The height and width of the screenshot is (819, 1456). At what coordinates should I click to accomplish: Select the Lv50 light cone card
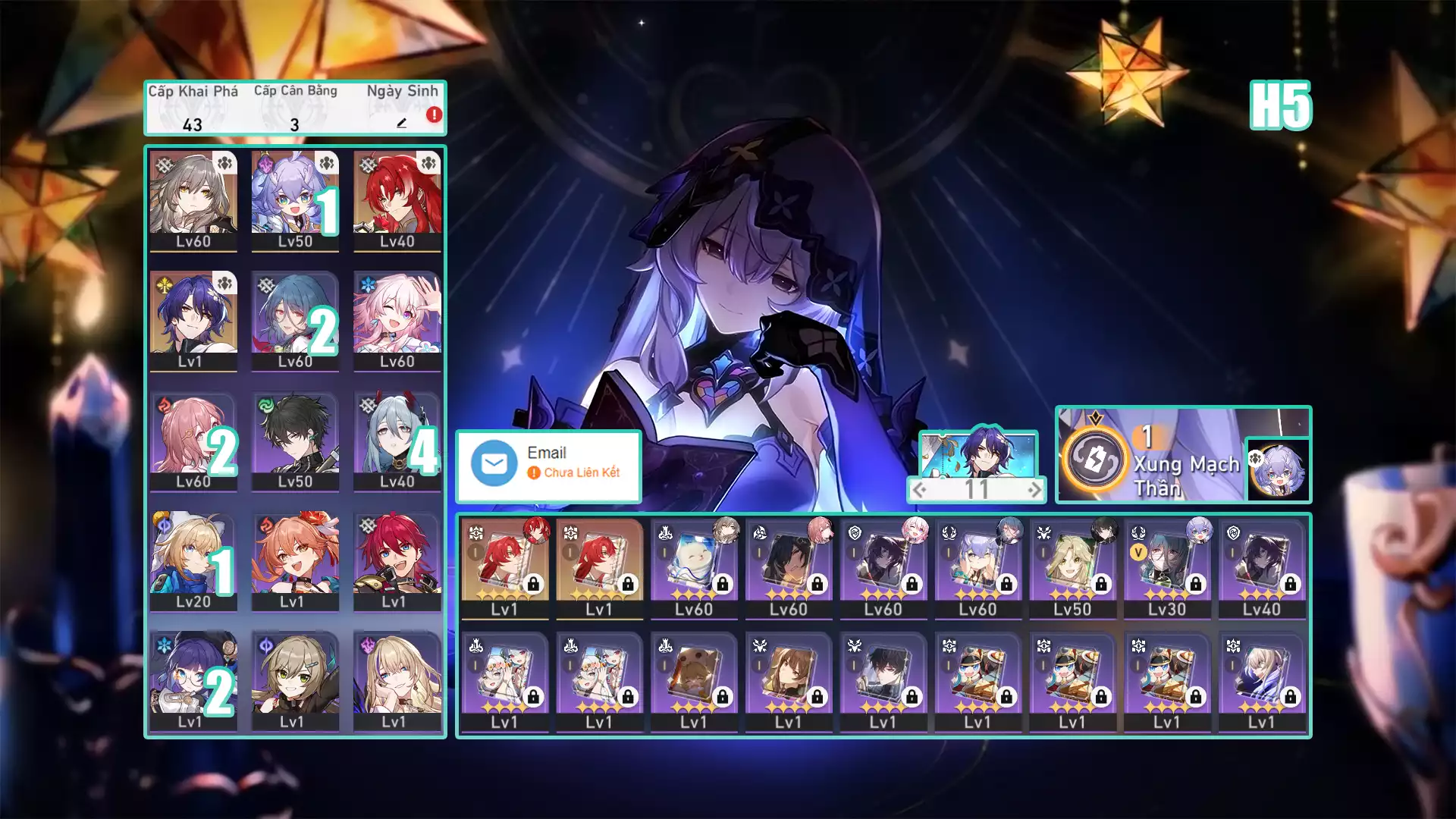[x=1072, y=567]
